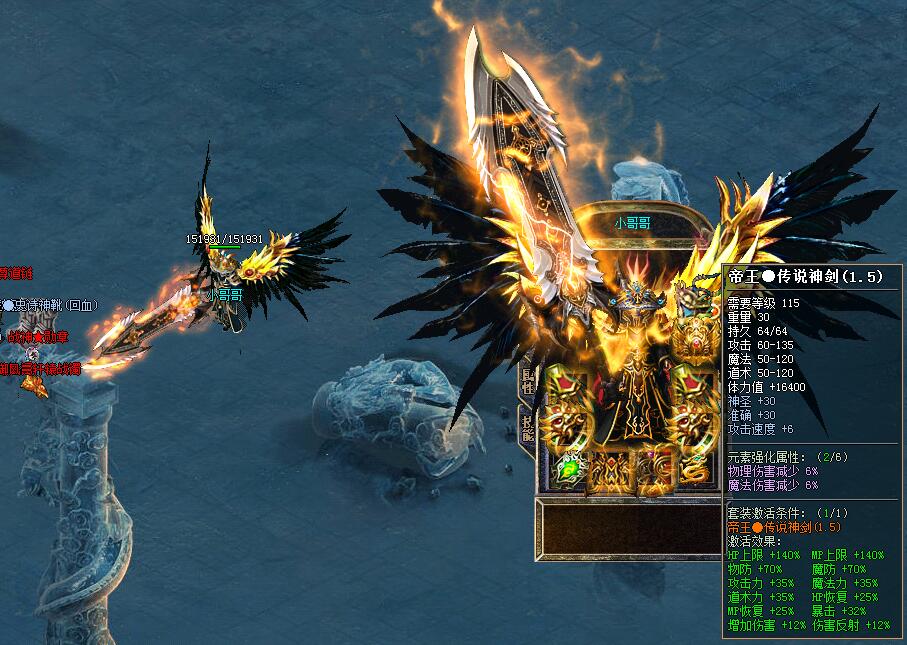The image size is (907, 645).
Task: Open the 属性 attributes tab
Action: click(526, 380)
